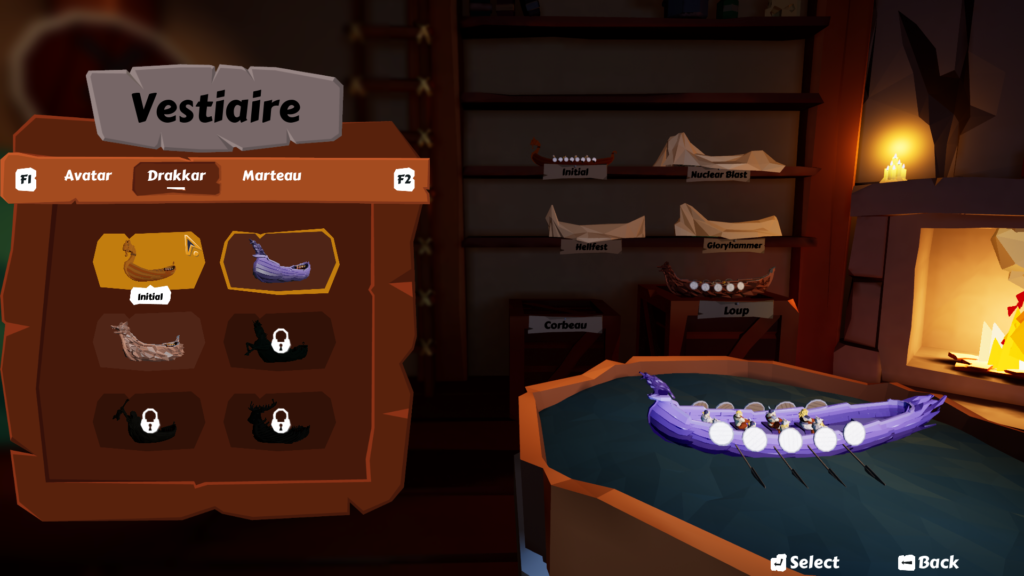Screen dimensions: 1024x576
Task: Switch to the Avatar tab
Action: coord(88,176)
